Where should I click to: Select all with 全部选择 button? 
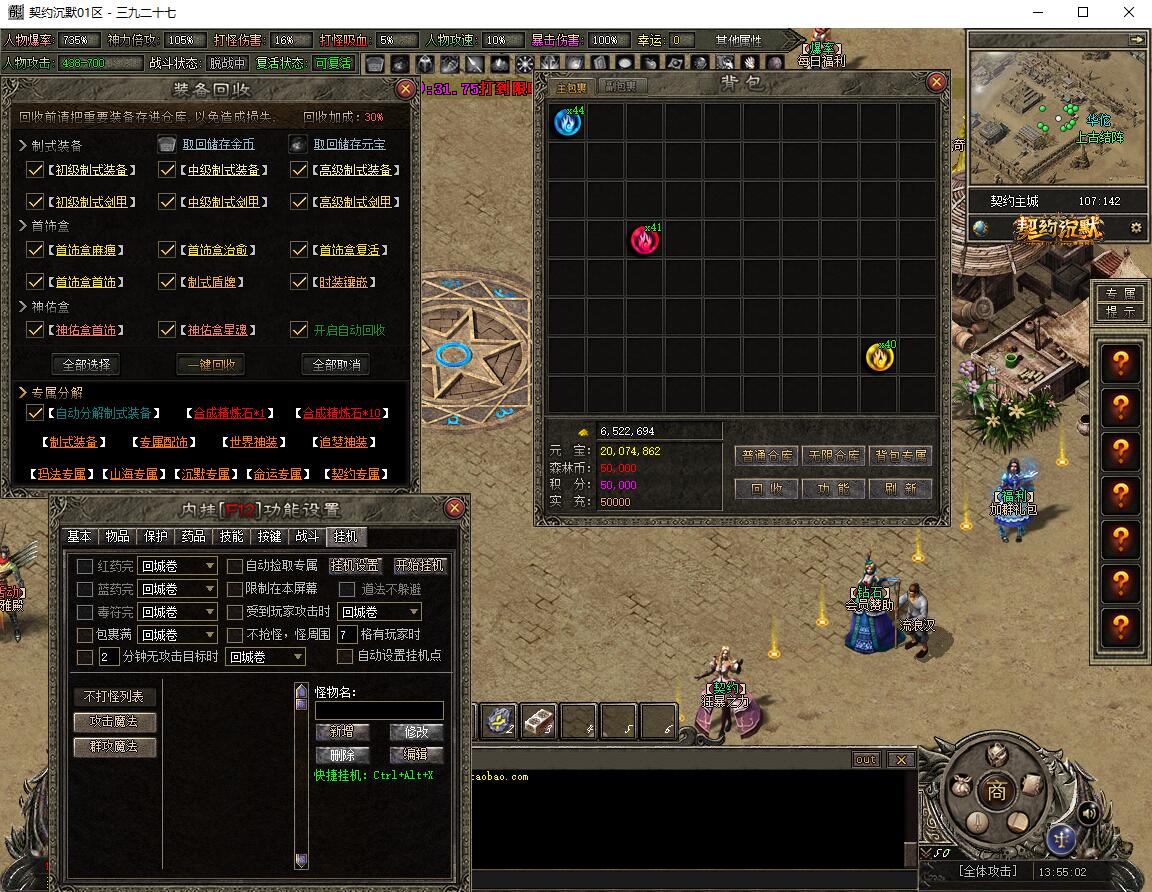click(x=85, y=364)
